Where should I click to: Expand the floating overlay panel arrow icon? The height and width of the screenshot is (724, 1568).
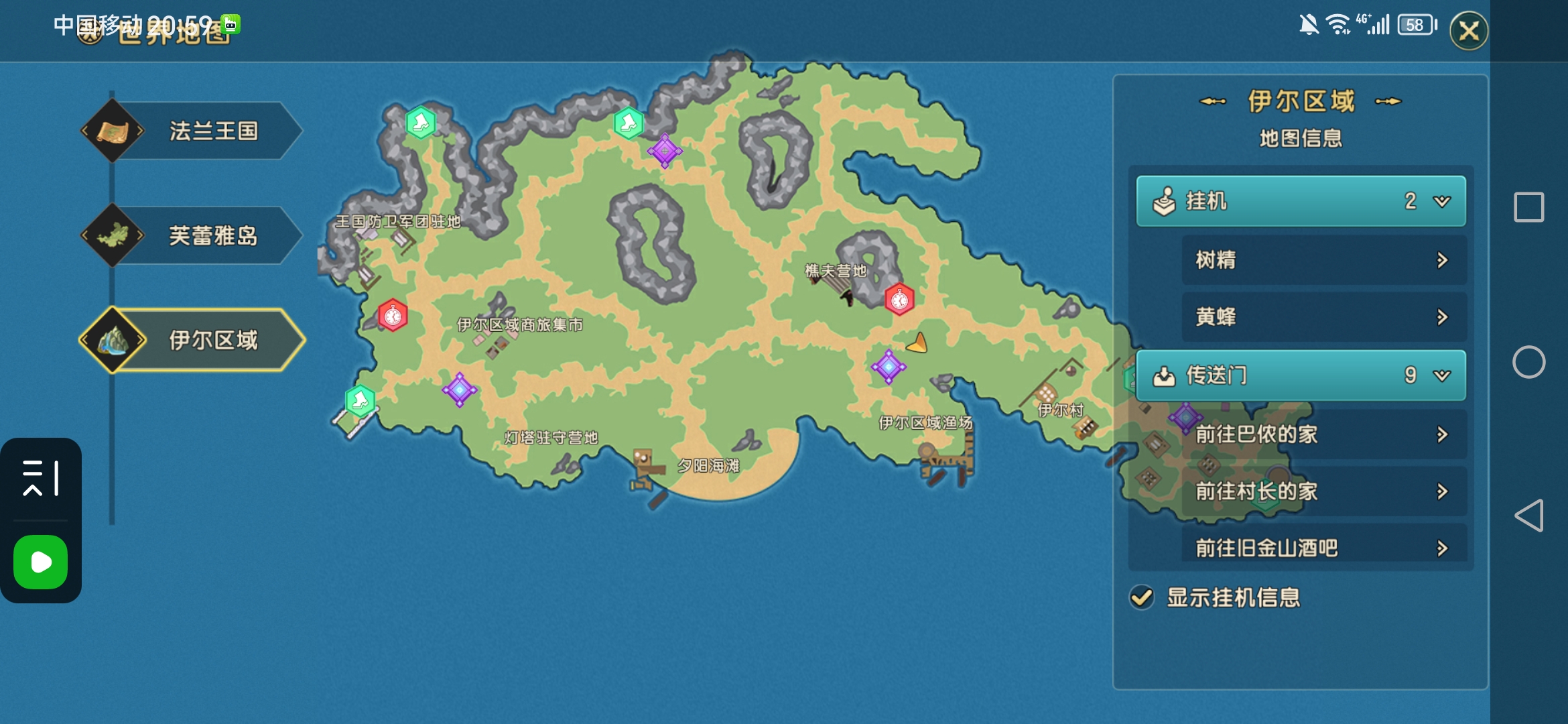(x=41, y=478)
